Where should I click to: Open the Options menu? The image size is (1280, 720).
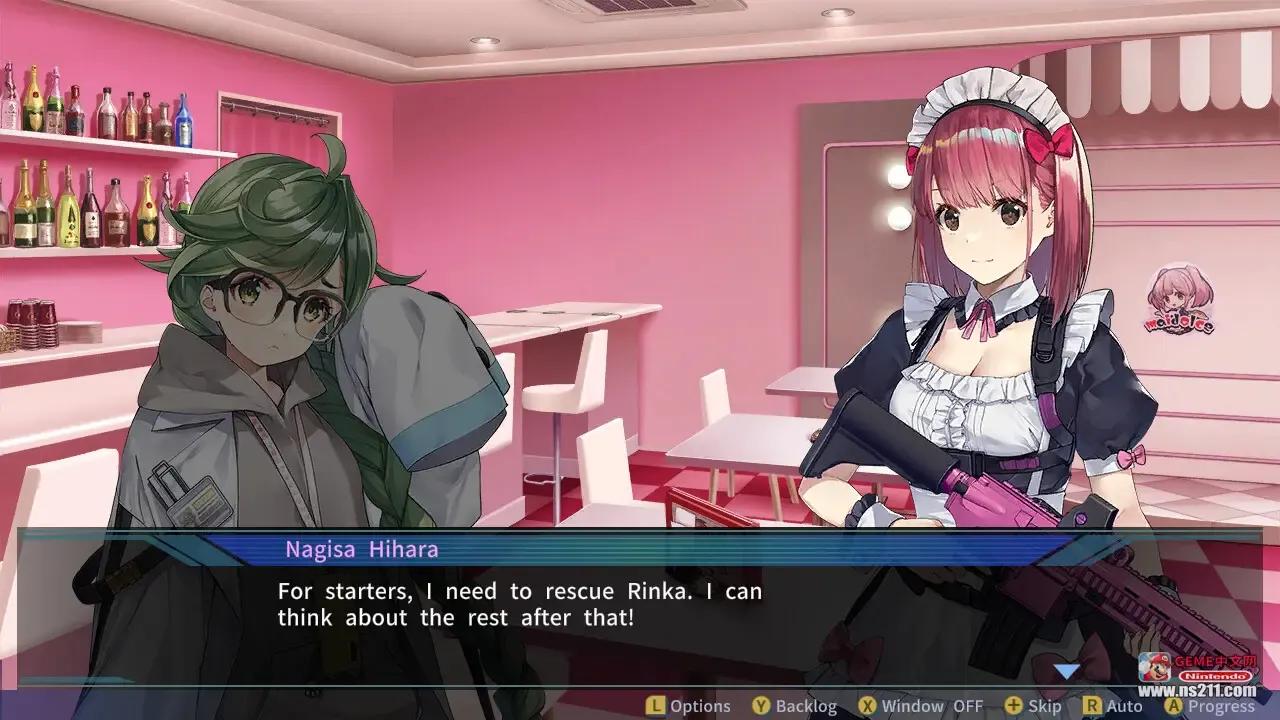[x=688, y=706]
